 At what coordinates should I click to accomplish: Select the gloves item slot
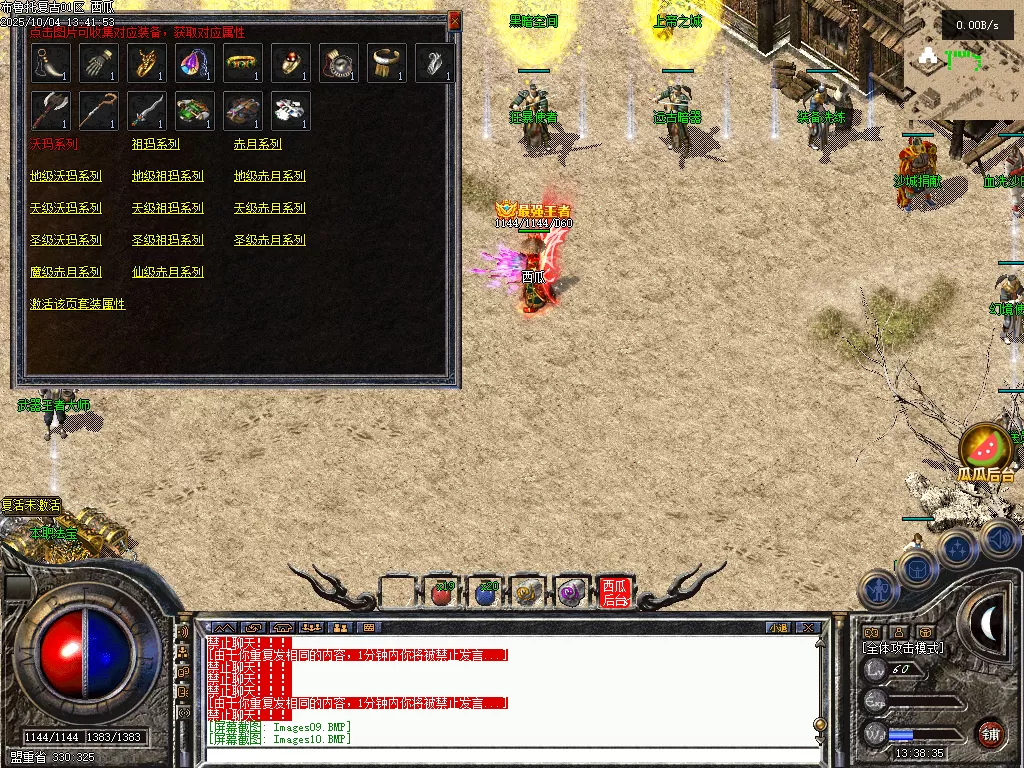(99, 63)
